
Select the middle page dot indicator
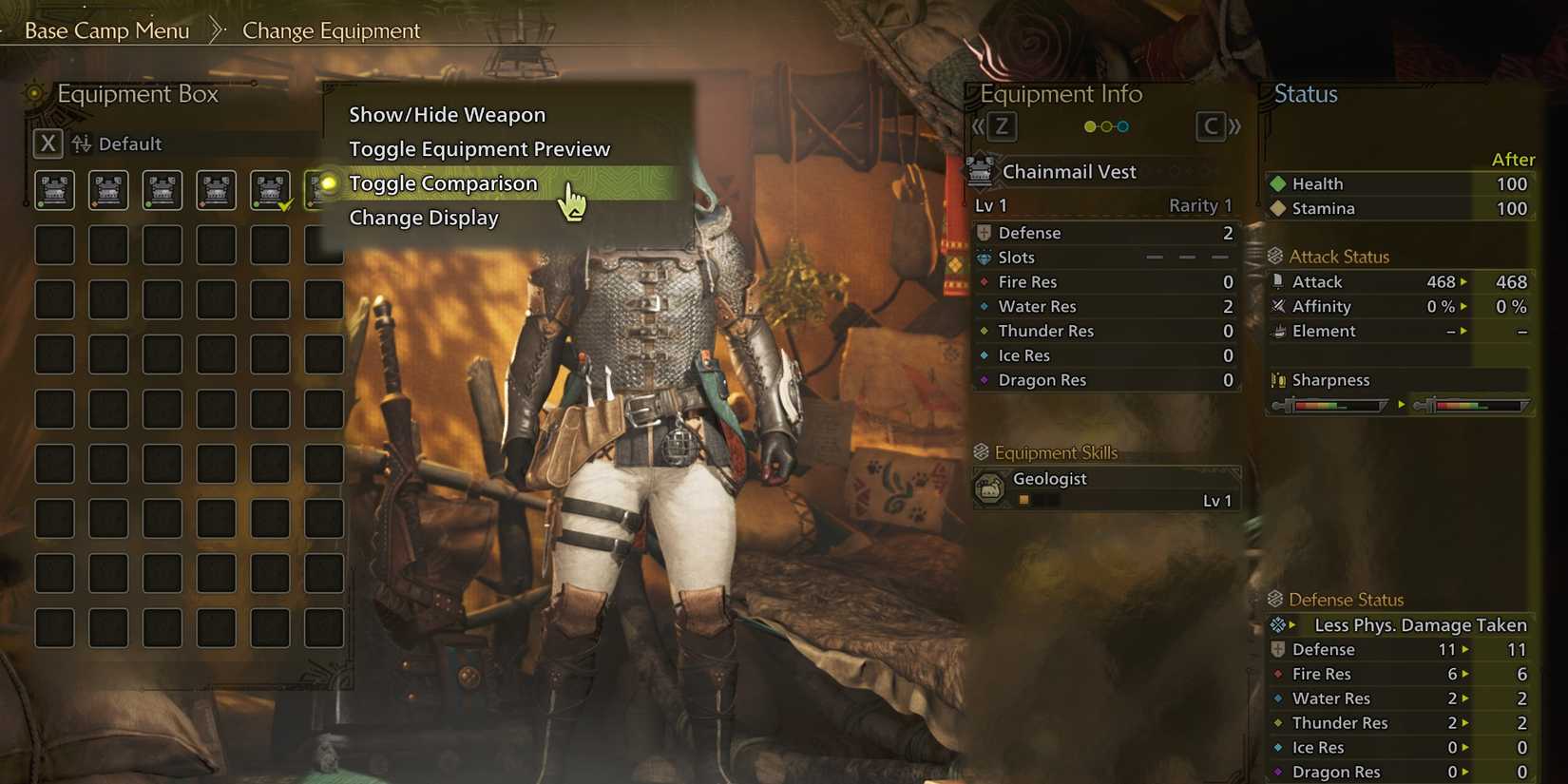(1105, 124)
